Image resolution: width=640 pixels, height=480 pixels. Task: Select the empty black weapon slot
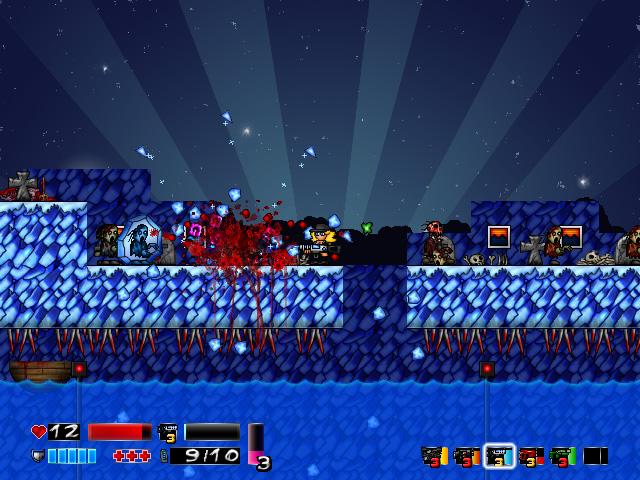click(595, 456)
